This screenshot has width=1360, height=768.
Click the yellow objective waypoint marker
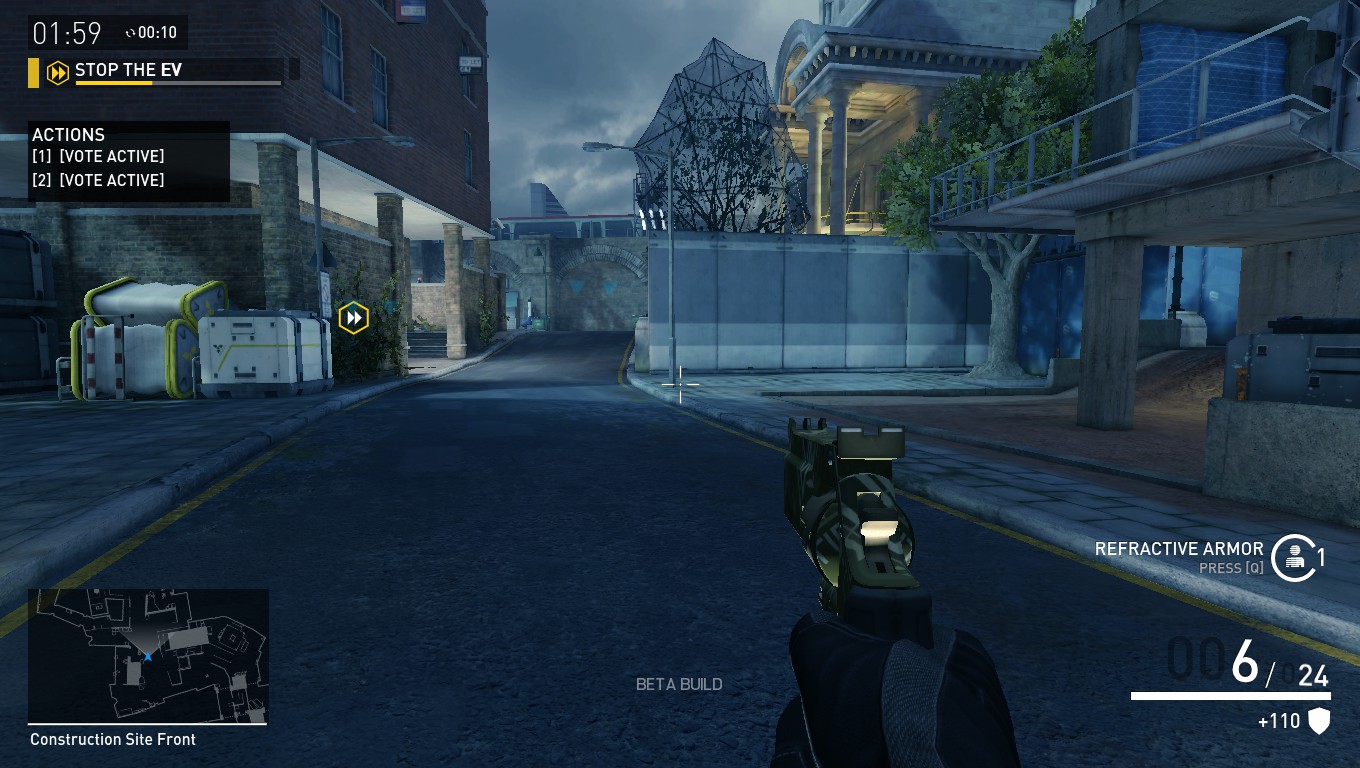coord(353,318)
